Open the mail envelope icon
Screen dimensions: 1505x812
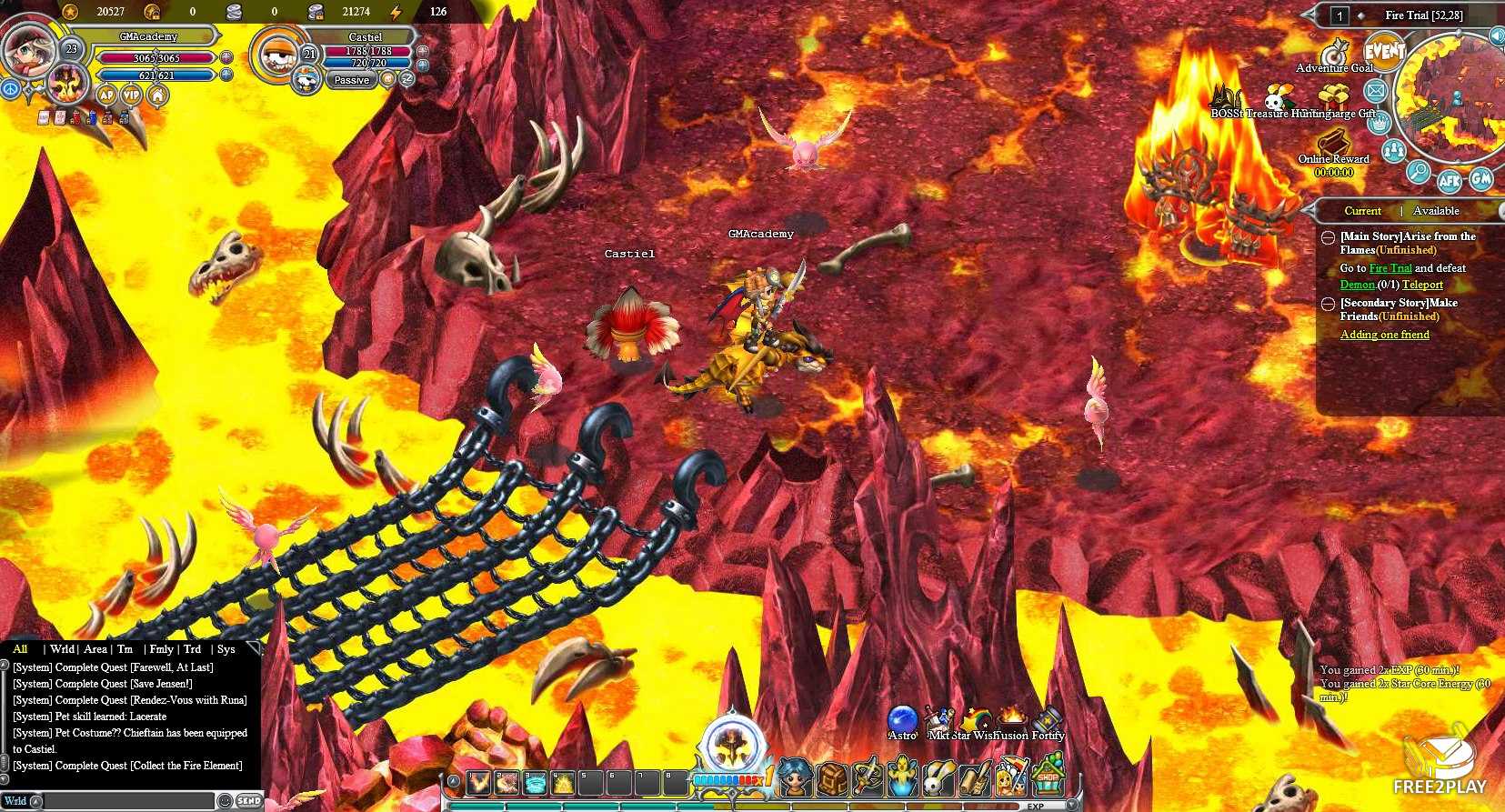[1375, 91]
